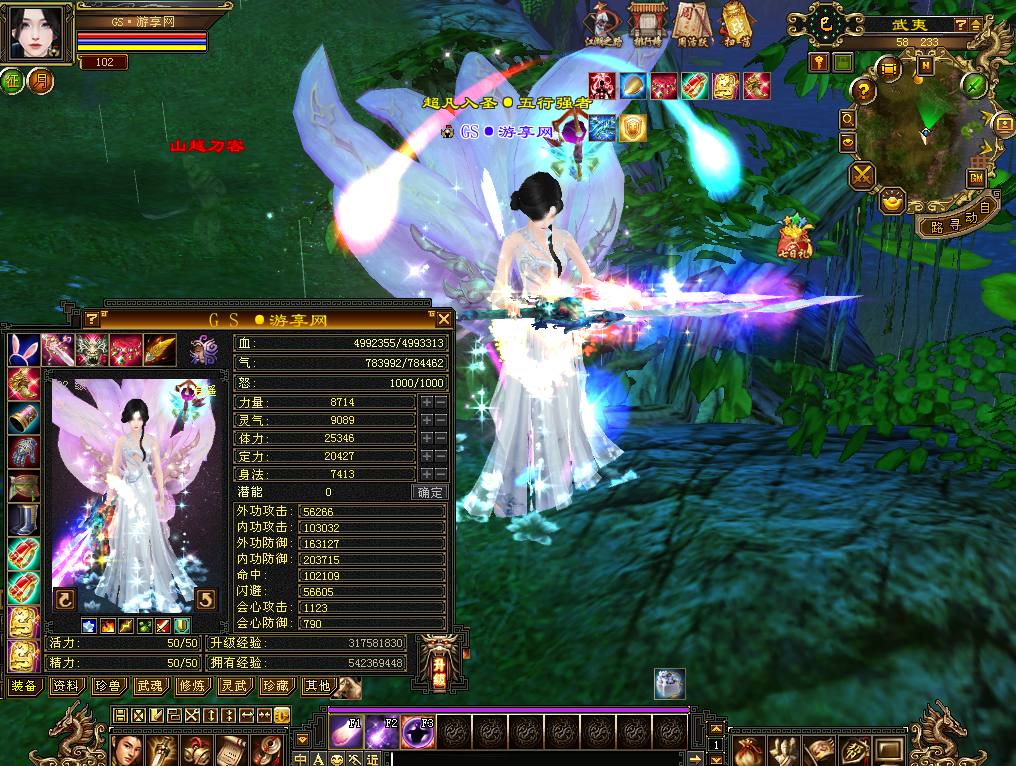Open the 七日礼 gift bag
This screenshot has height=766, width=1016.
(794, 234)
